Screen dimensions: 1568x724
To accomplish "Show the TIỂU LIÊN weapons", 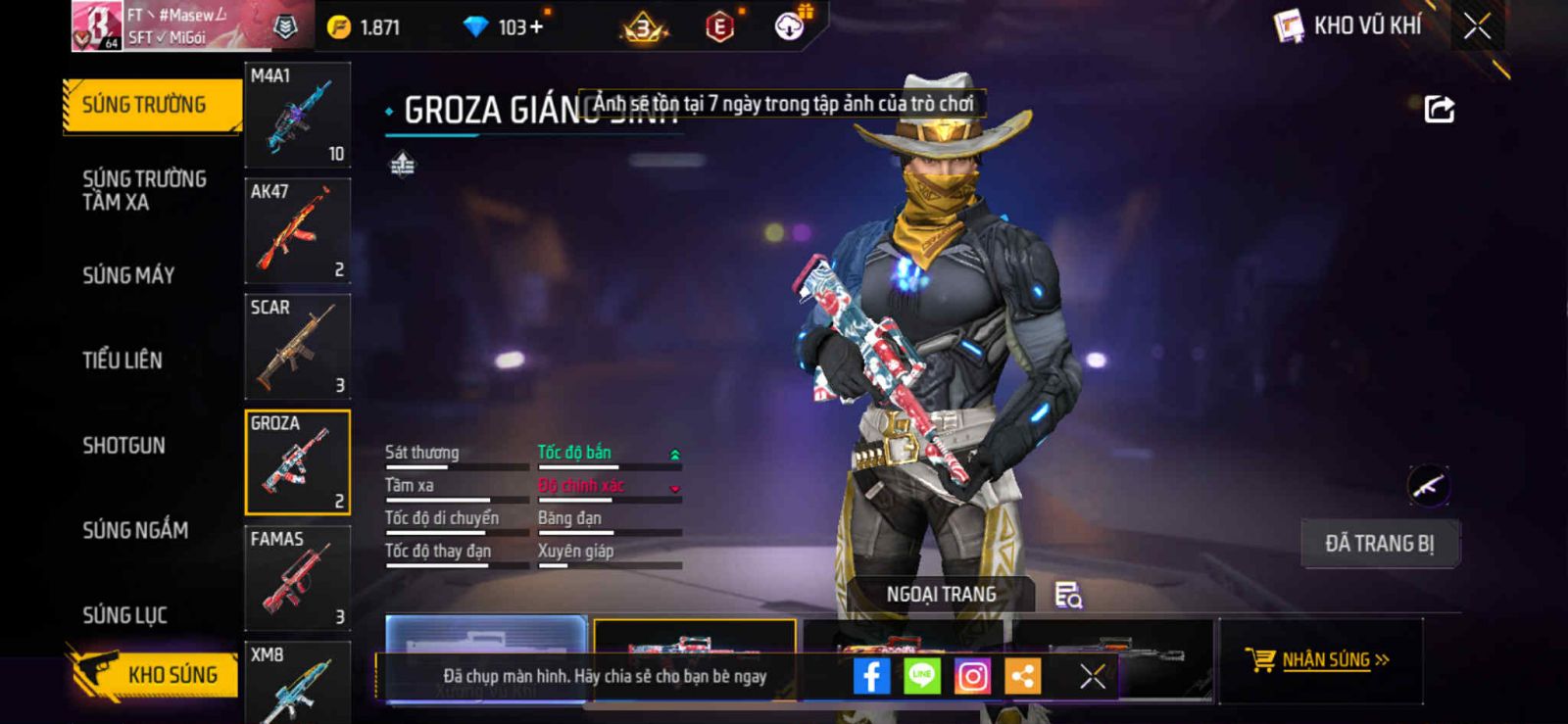I will pos(122,361).
